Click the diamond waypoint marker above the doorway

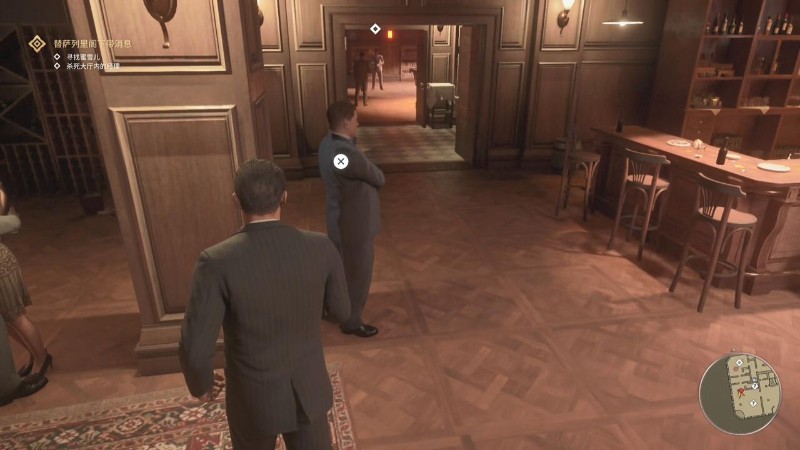375,28
